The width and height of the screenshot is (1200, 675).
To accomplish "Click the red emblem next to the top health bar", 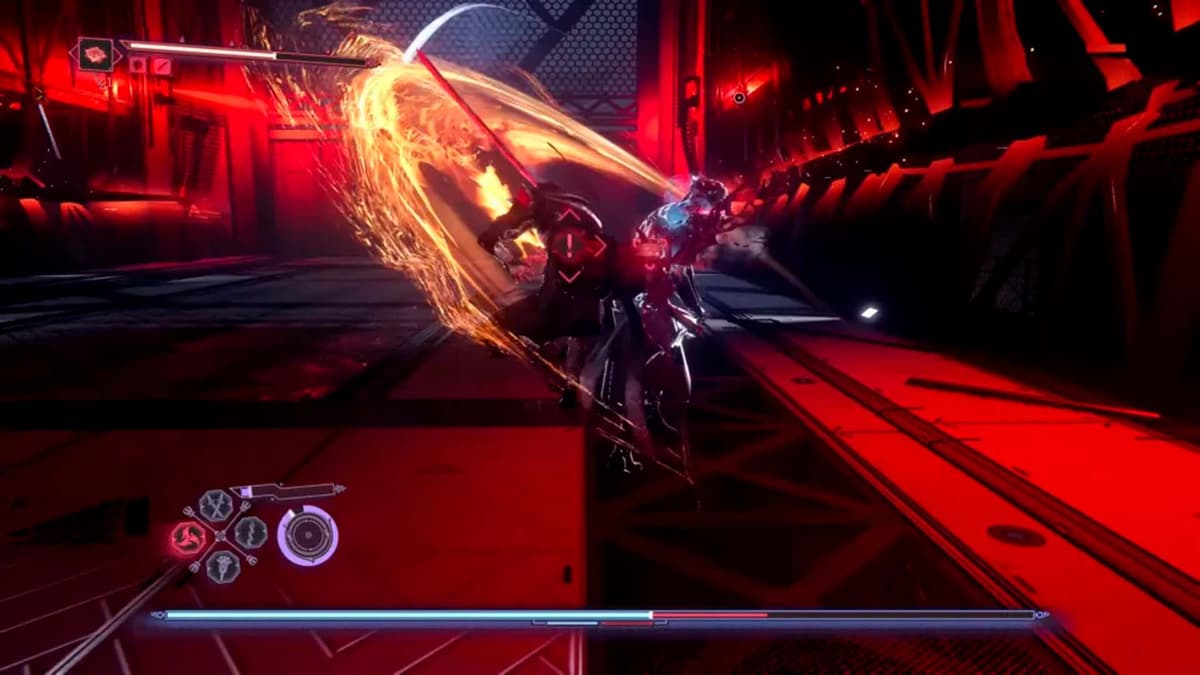I will (96, 53).
